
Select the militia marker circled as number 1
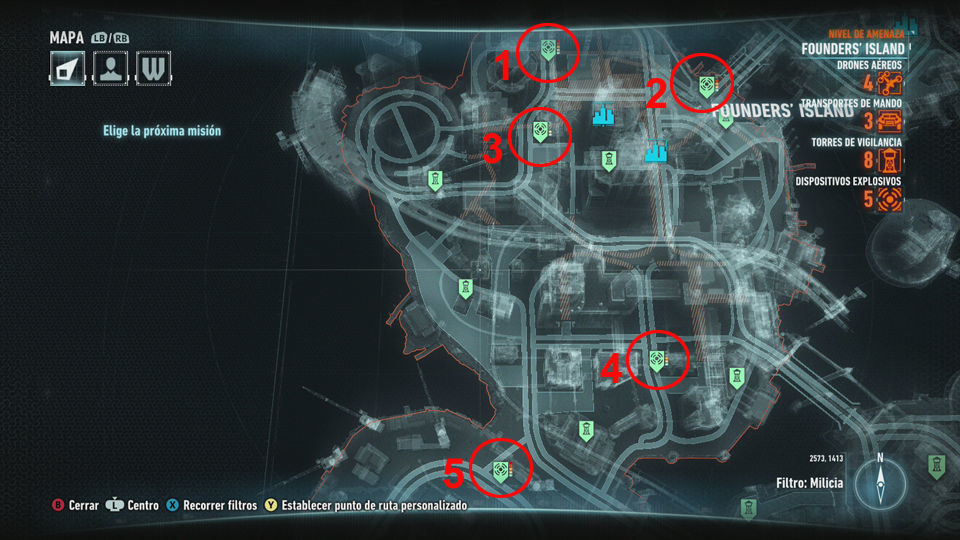coord(547,48)
